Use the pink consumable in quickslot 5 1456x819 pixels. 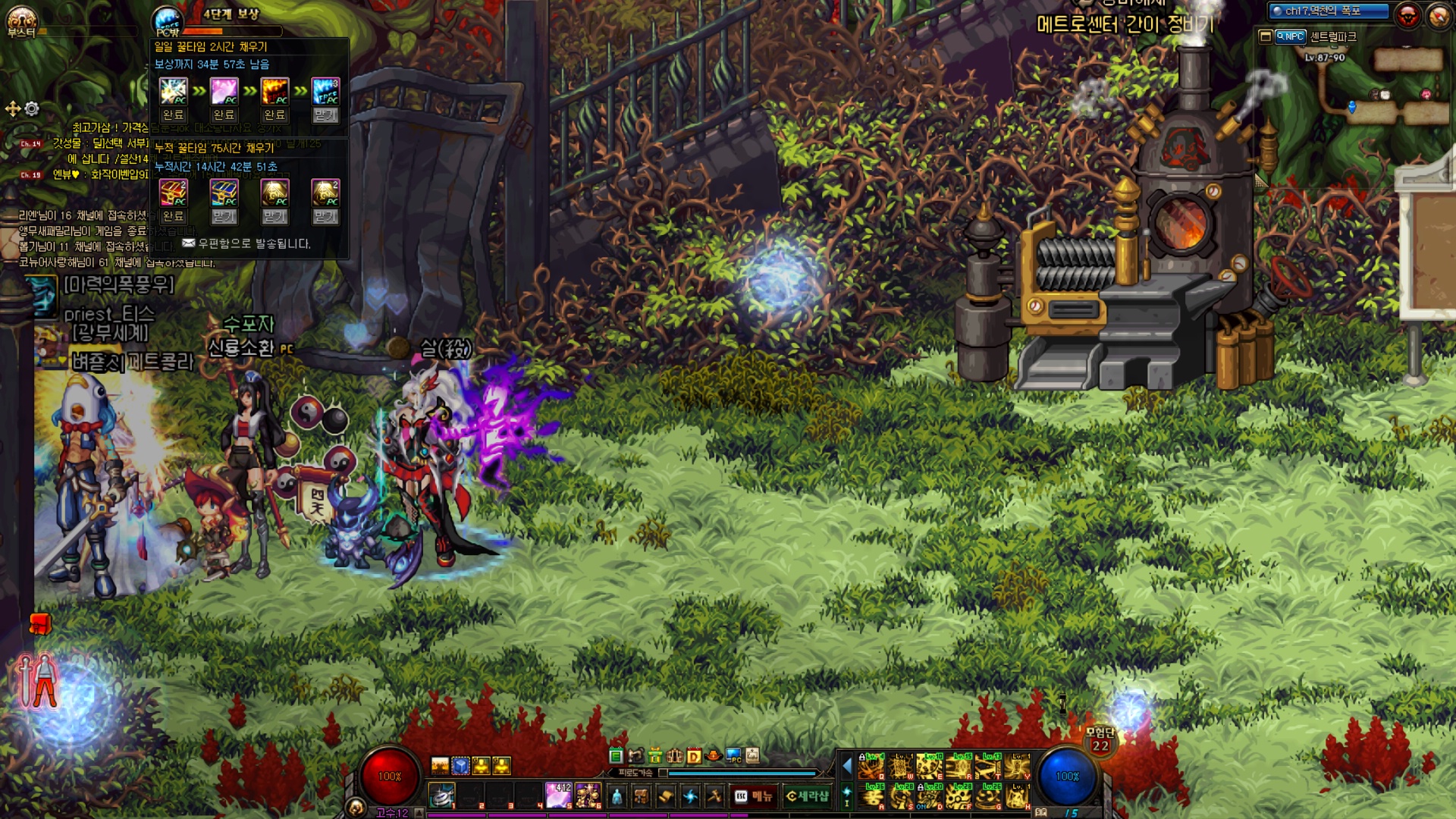[558, 795]
